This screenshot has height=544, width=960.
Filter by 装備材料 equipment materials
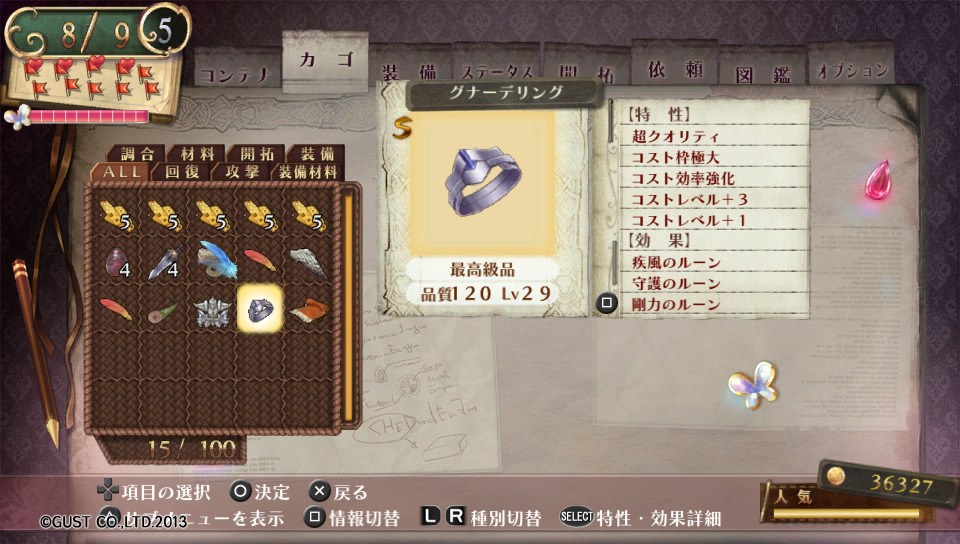308,172
